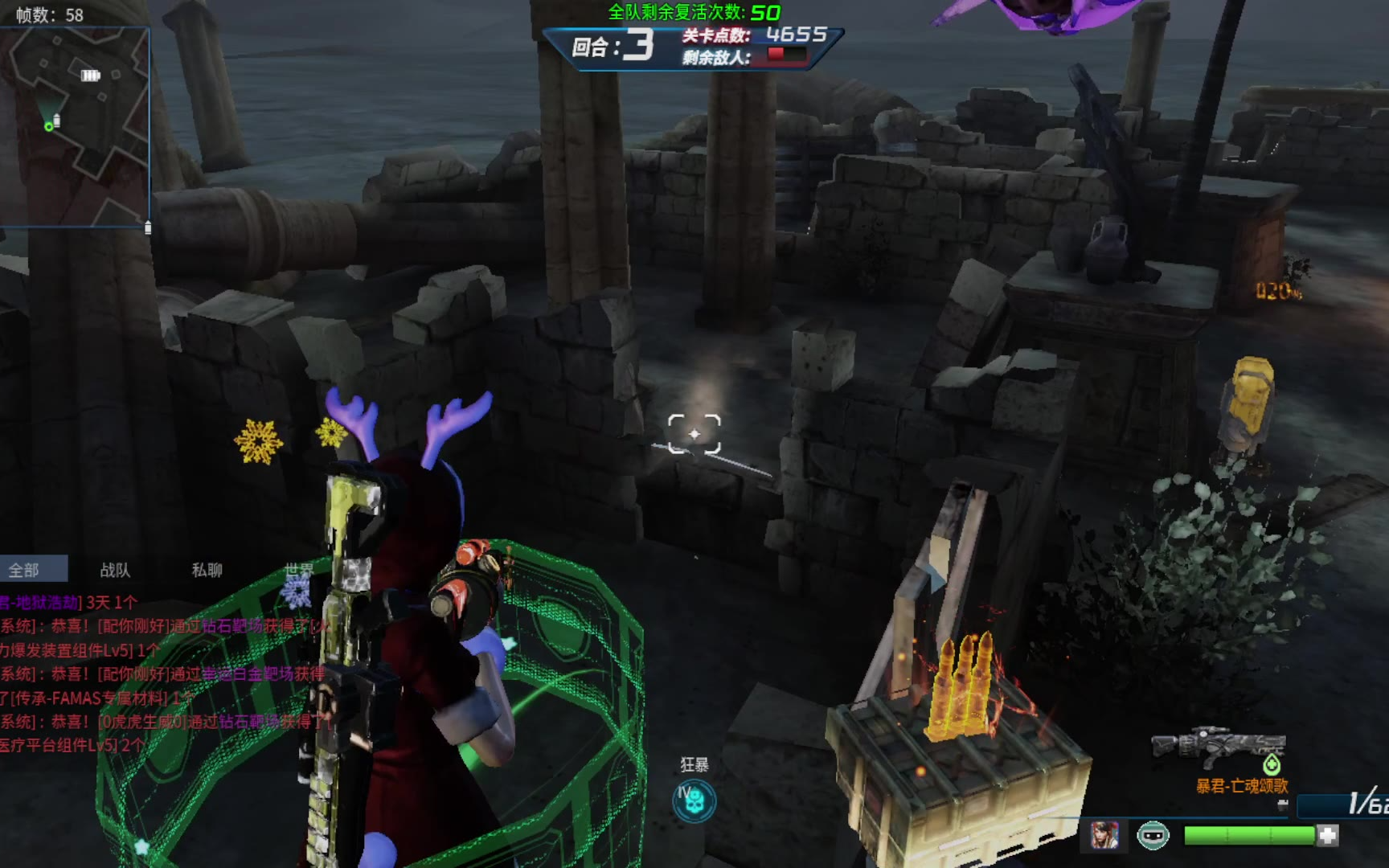The image size is (1389, 868).
Task: Activate the 狂暴 skull skill icon
Action: (x=694, y=800)
